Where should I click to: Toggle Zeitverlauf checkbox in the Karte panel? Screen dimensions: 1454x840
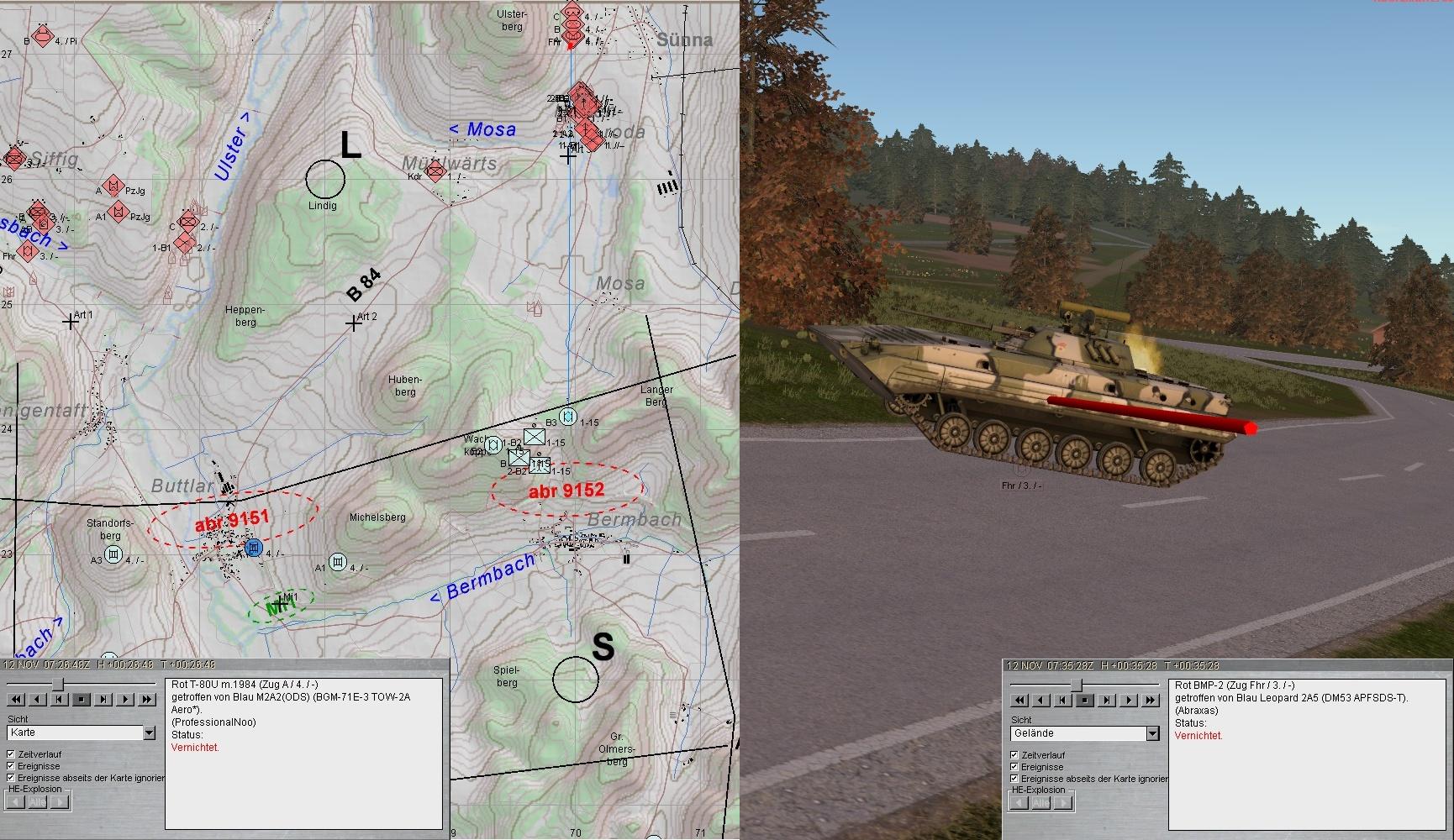pyautogui.click(x=11, y=754)
